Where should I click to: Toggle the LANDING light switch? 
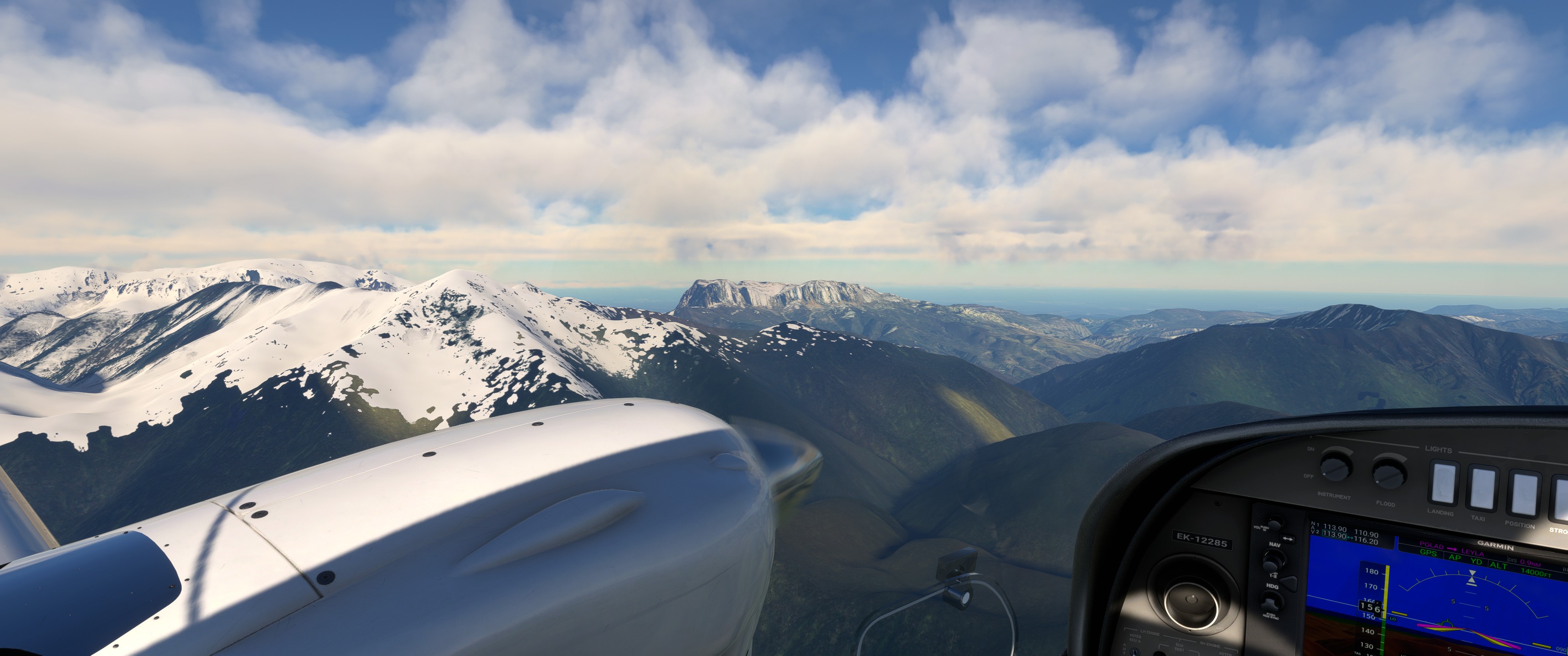point(1444,484)
